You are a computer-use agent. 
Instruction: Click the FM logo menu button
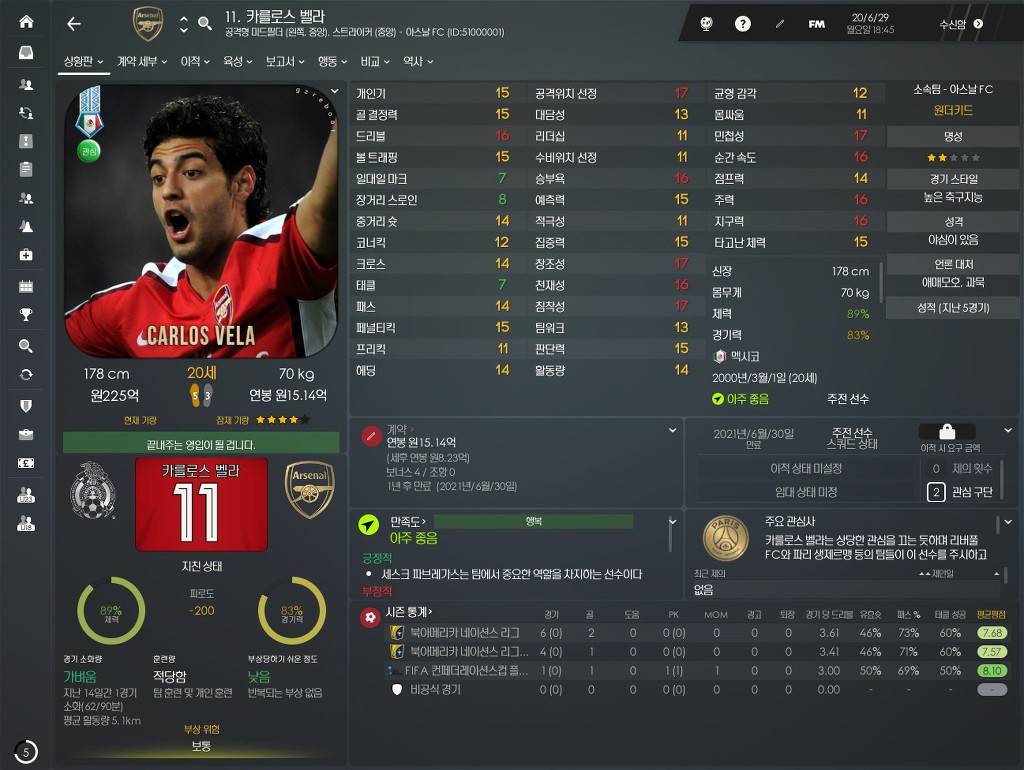(x=816, y=24)
